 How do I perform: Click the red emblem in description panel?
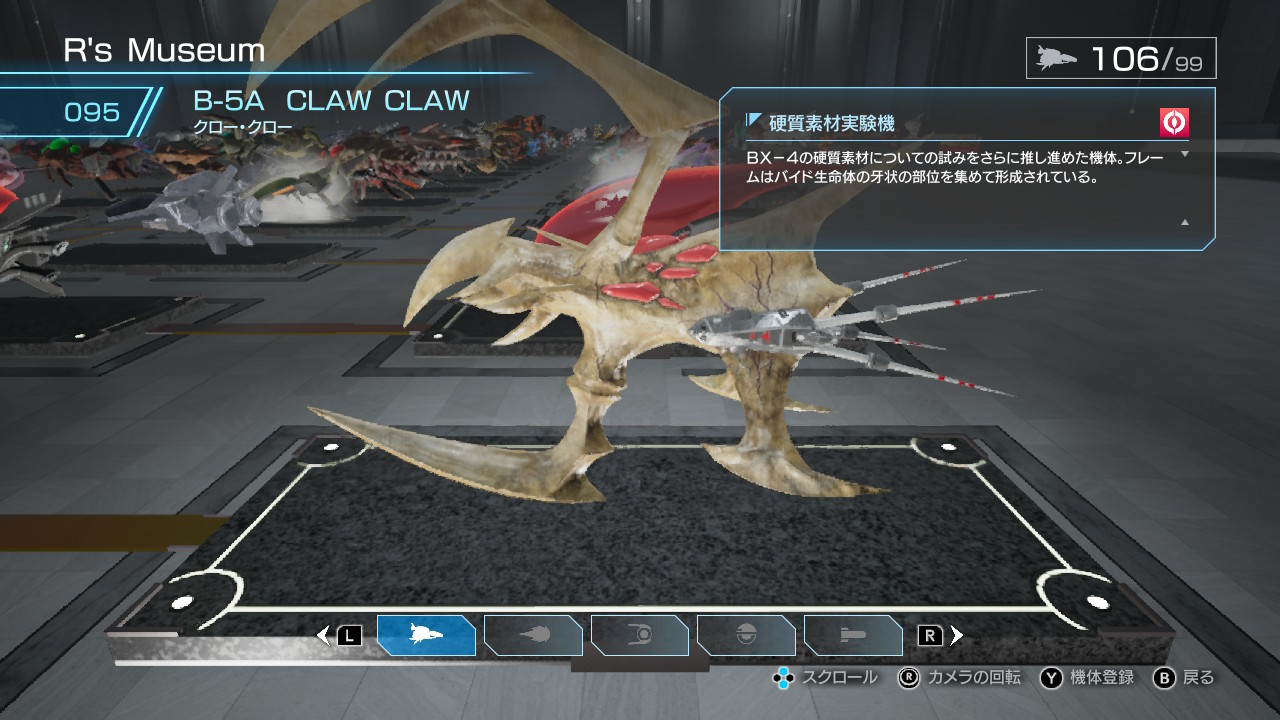pyautogui.click(x=1174, y=123)
